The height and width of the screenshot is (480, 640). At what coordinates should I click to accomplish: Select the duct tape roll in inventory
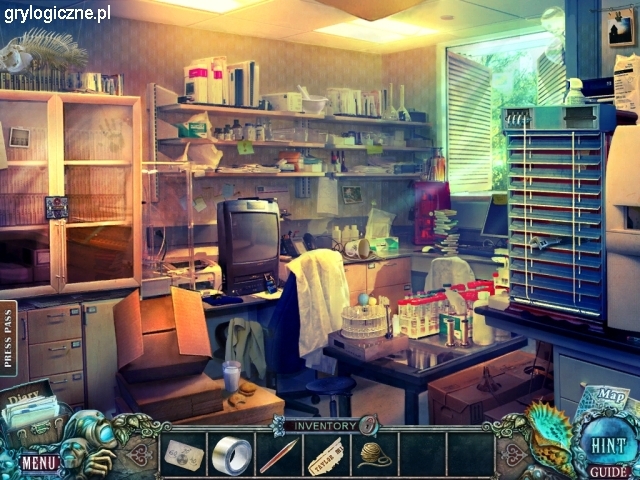click(x=232, y=455)
